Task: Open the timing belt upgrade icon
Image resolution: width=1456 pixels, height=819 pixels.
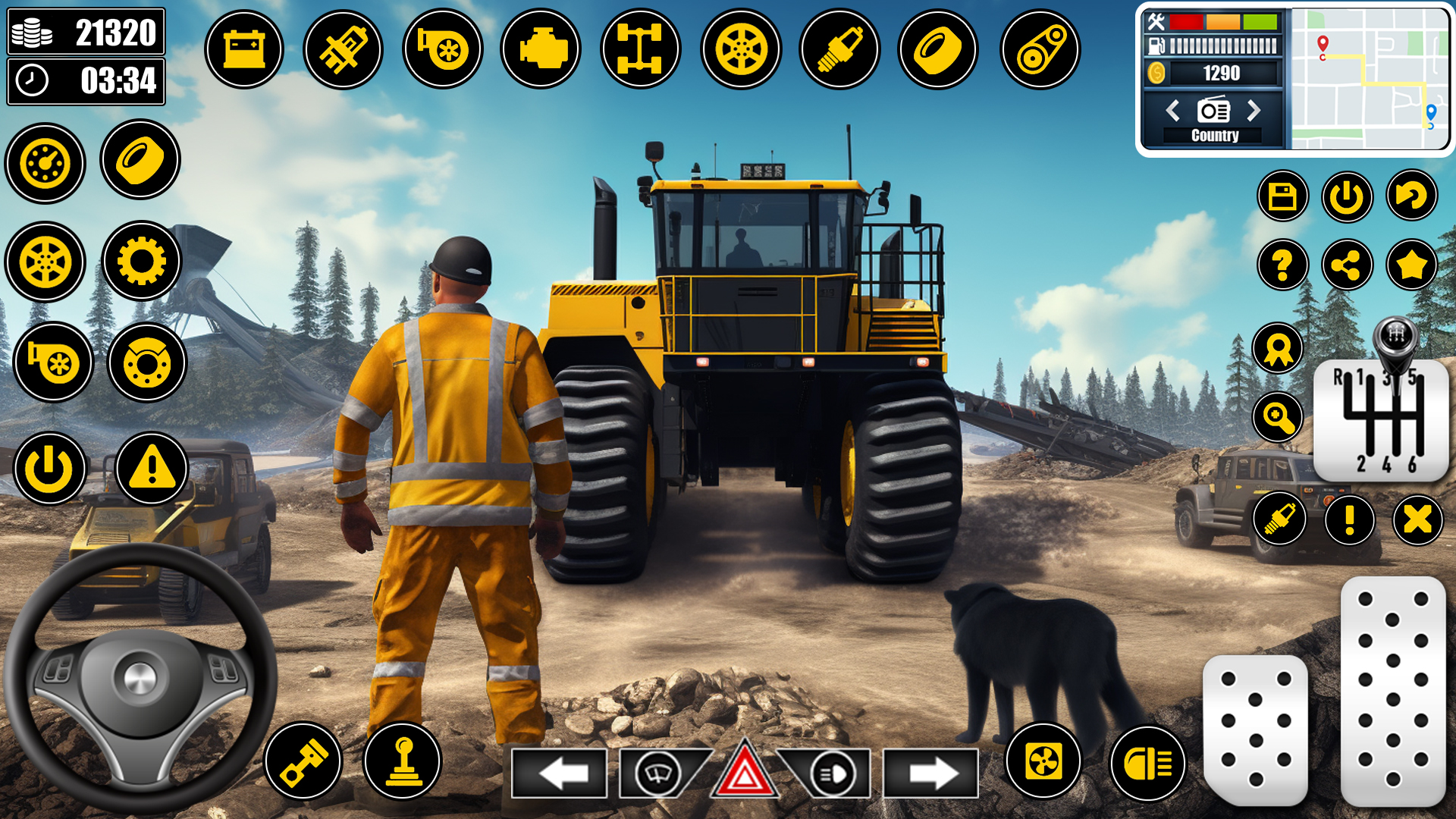Action: point(1043,48)
